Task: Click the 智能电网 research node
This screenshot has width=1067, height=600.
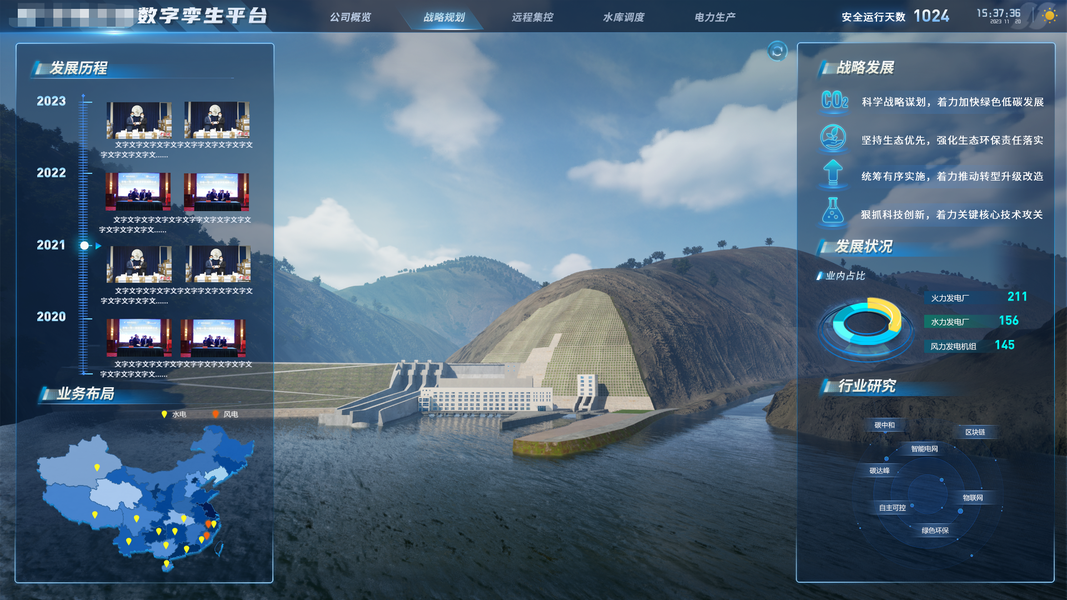Action: tap(924, 449)
